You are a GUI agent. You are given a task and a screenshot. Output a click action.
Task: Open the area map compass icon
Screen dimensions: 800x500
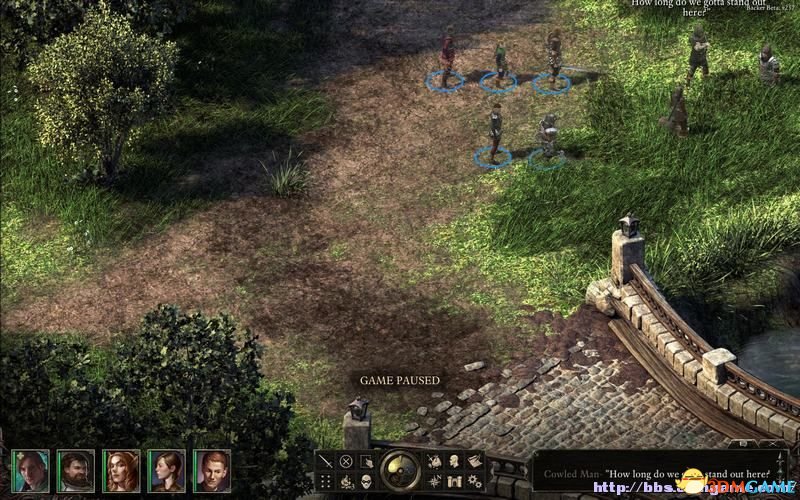click(434, 481)
